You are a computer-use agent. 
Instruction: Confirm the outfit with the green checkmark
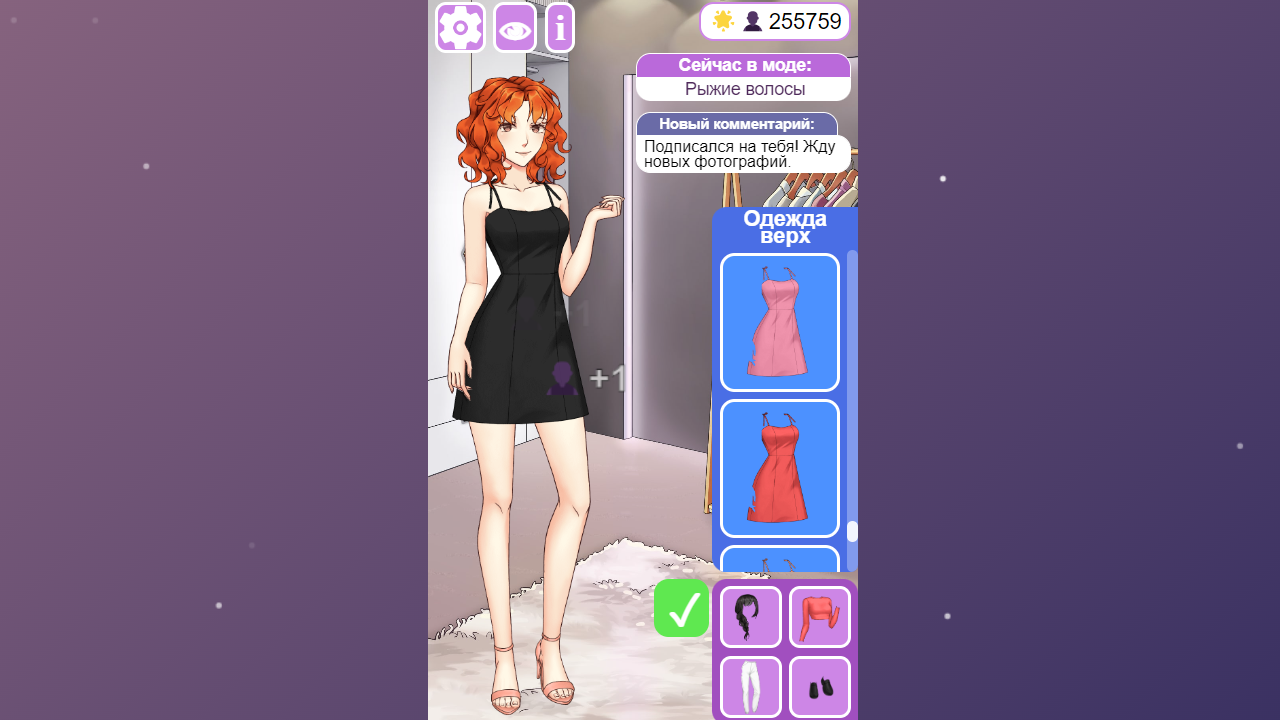[681, 607]
